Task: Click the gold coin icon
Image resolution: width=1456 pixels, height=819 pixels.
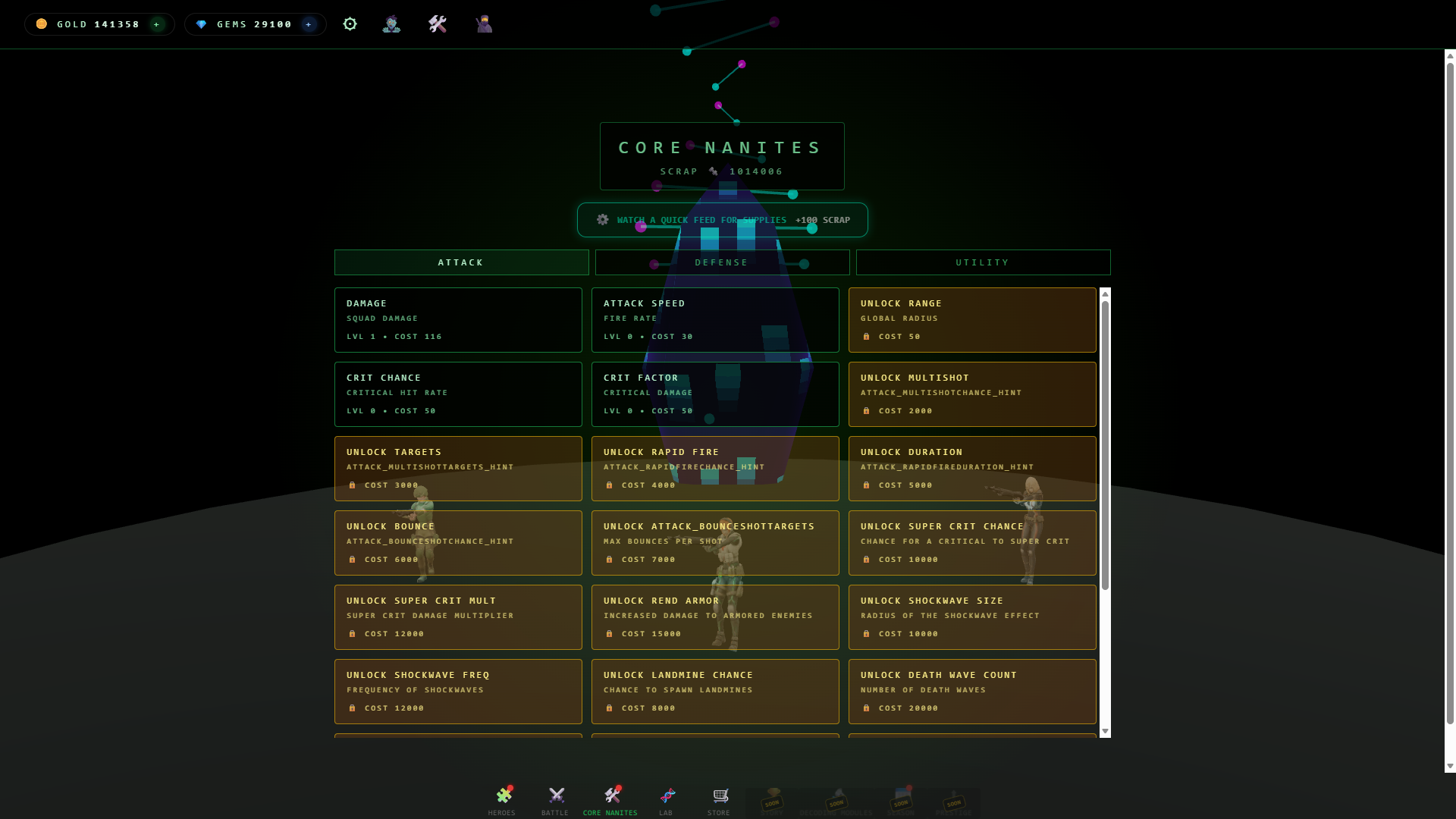Action: coord(41,24)
